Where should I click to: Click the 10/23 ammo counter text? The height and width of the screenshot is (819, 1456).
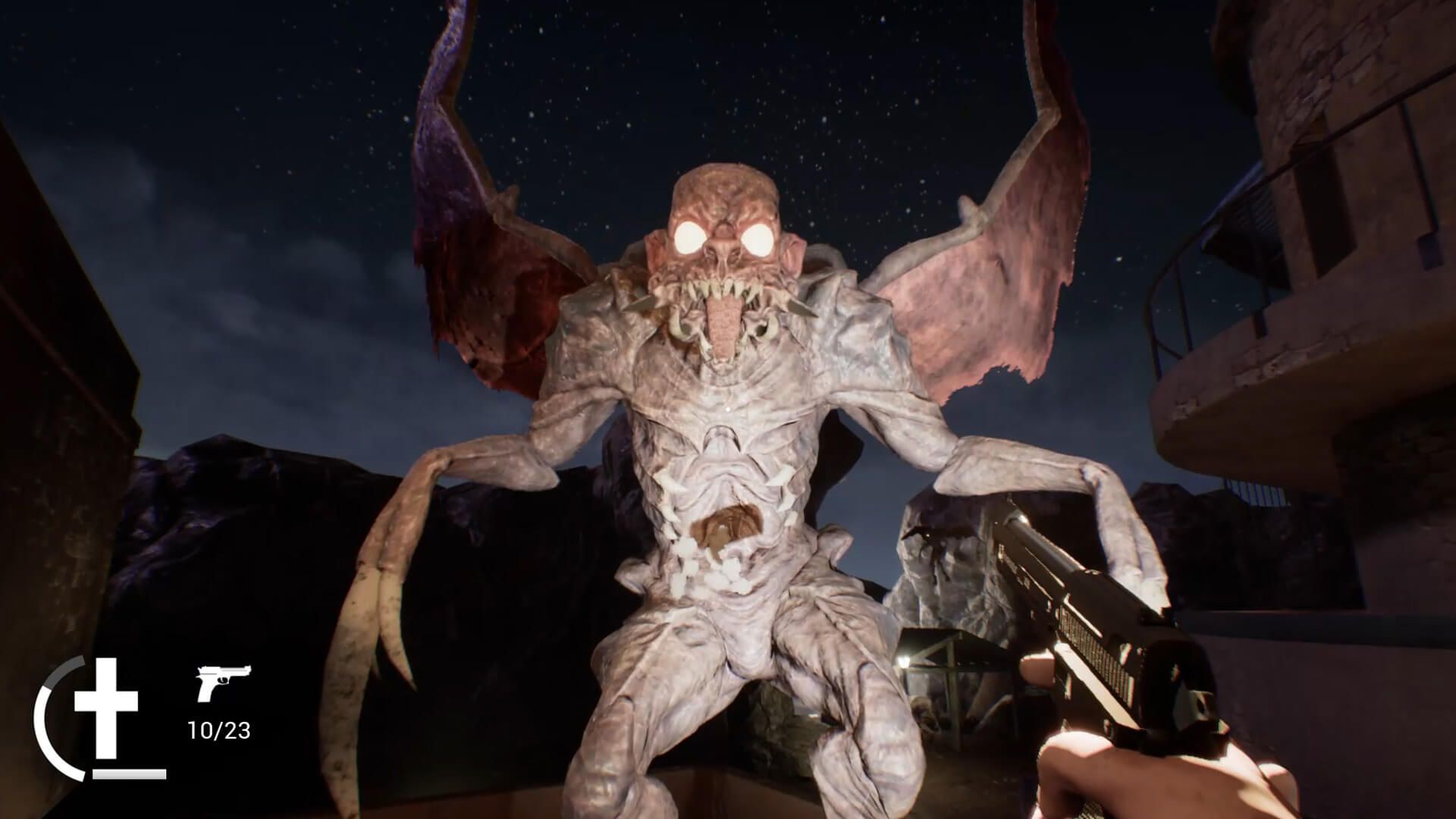pos(220,730)
